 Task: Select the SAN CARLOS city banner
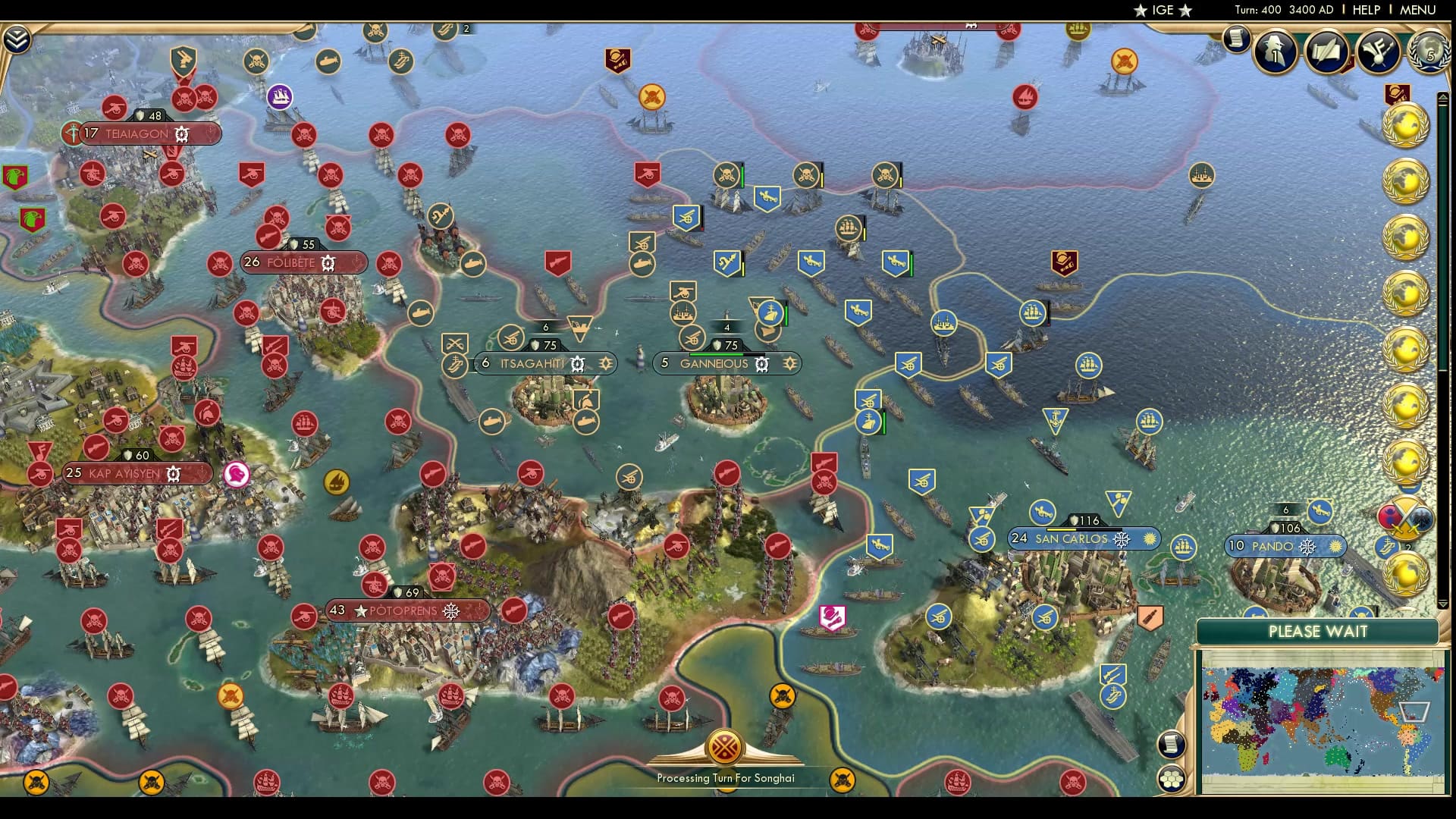[x=1071, y=539]
